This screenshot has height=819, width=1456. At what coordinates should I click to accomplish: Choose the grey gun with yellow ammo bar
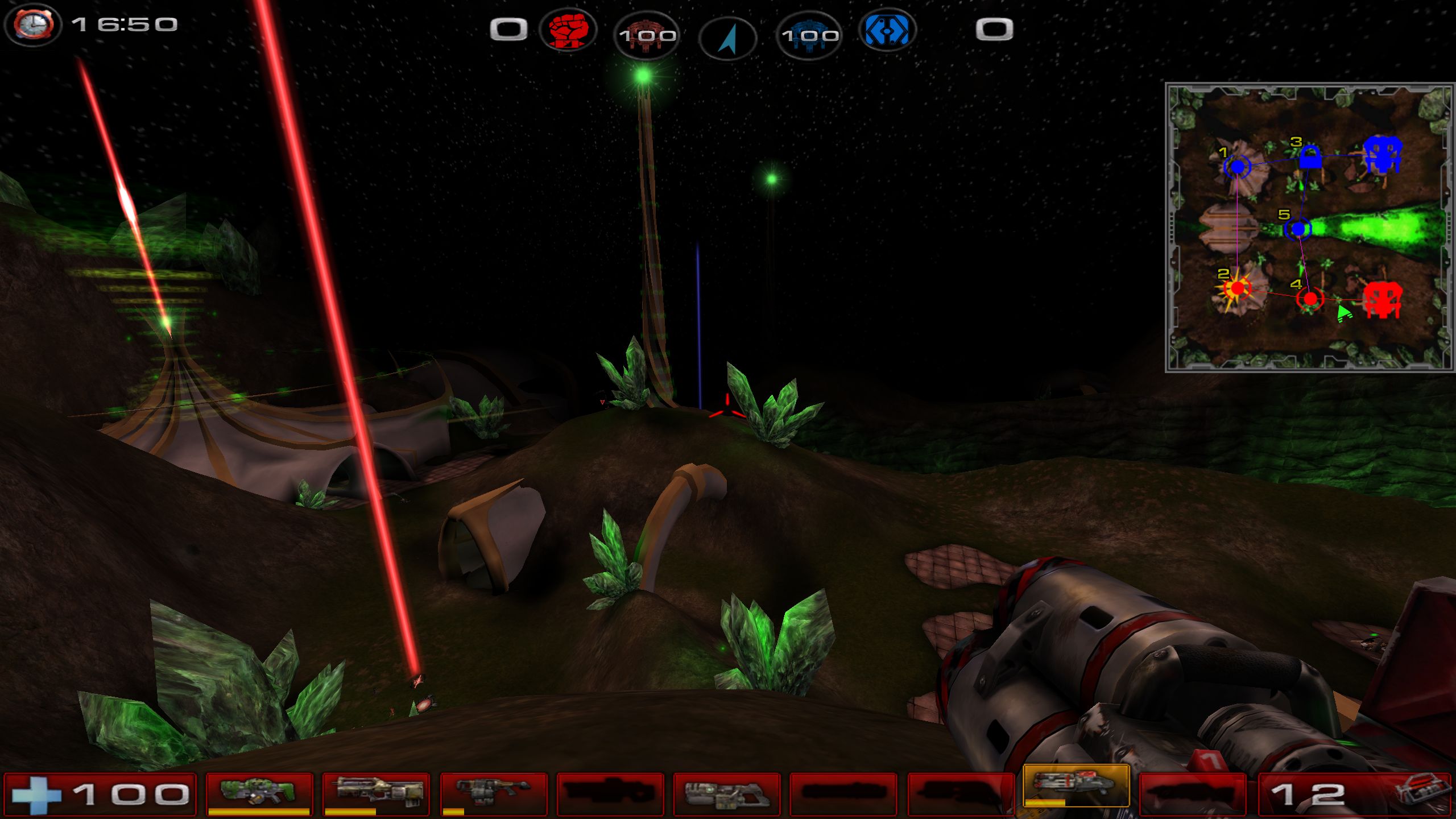[x=494, y=793]
